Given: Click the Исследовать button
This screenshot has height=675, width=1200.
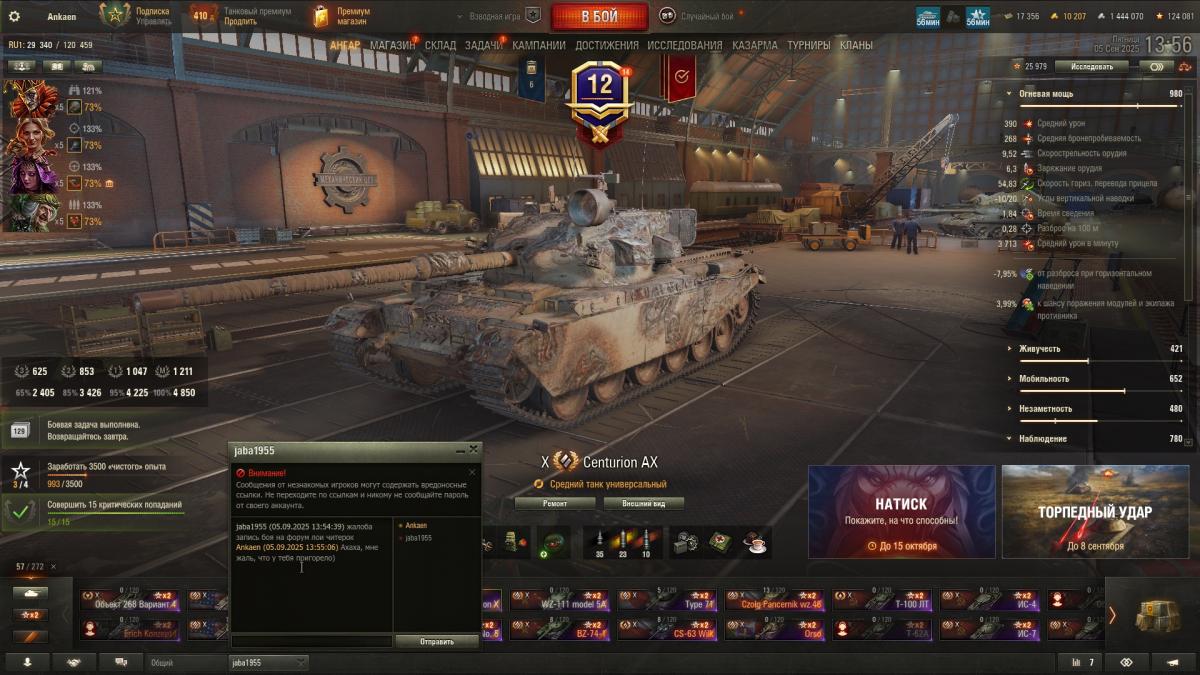Looking at the screenshot, I should 1091,67.
